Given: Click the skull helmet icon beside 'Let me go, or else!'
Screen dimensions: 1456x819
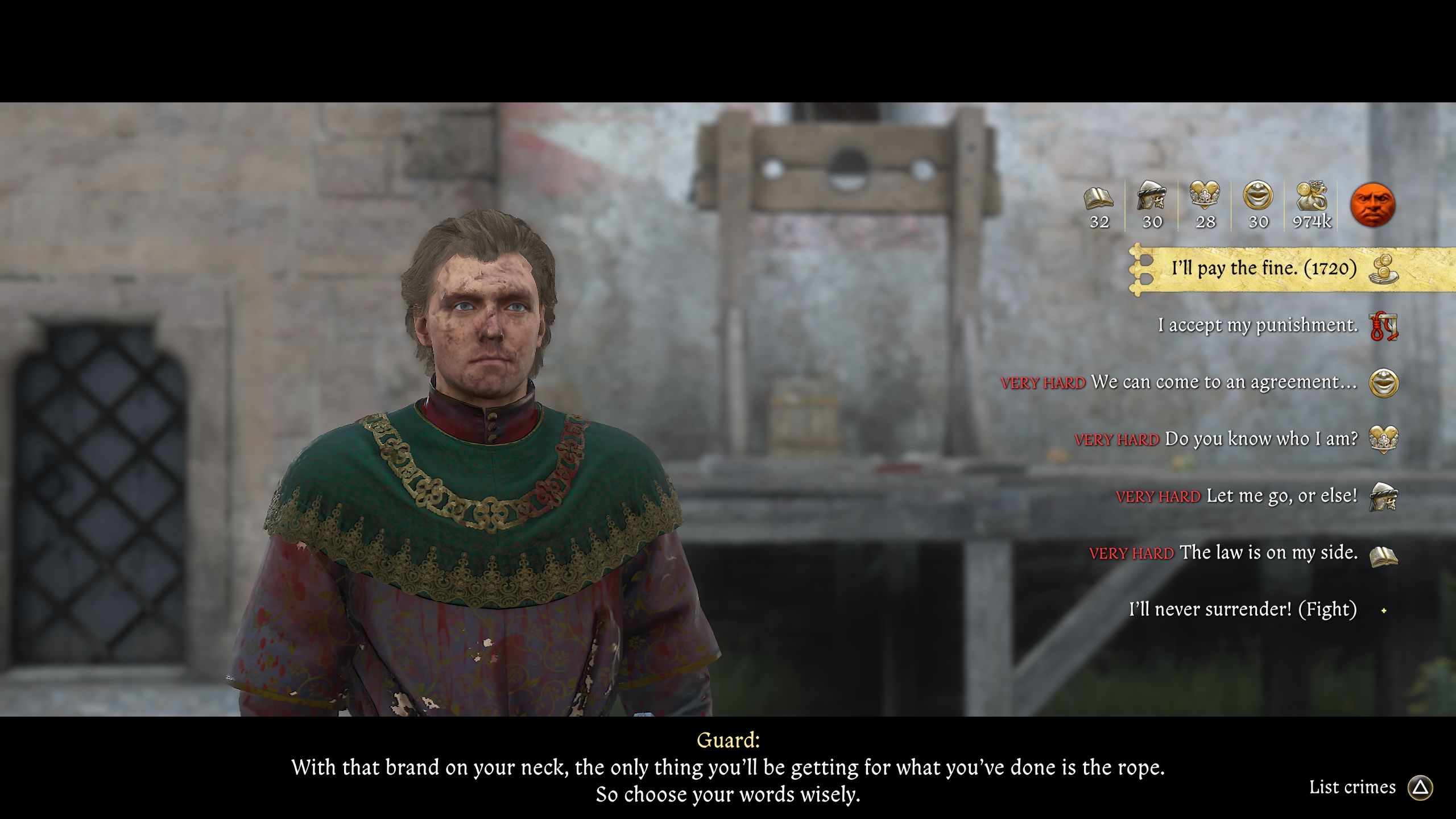Looking at the screenshot, I should coord(1389,496).
